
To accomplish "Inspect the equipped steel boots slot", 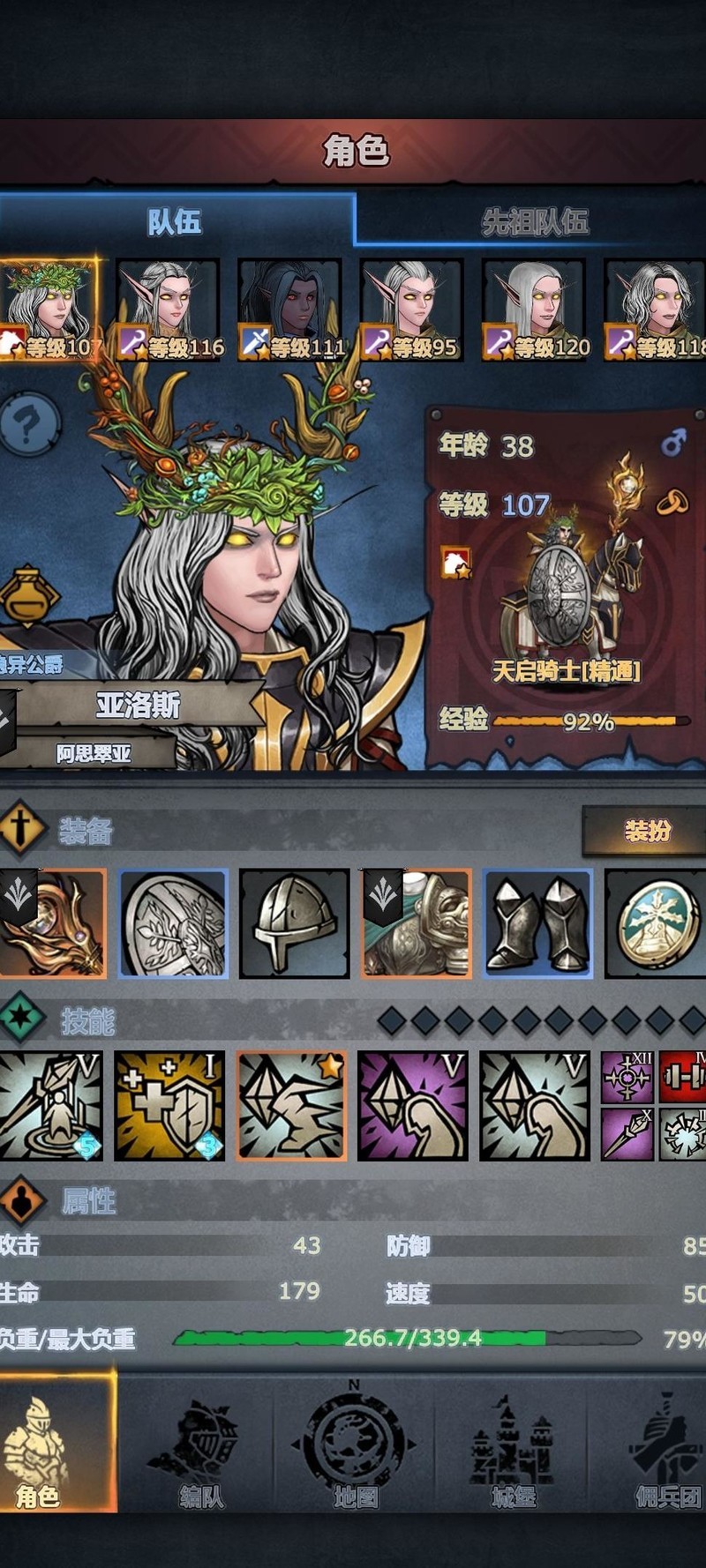I will pos(537,923).
